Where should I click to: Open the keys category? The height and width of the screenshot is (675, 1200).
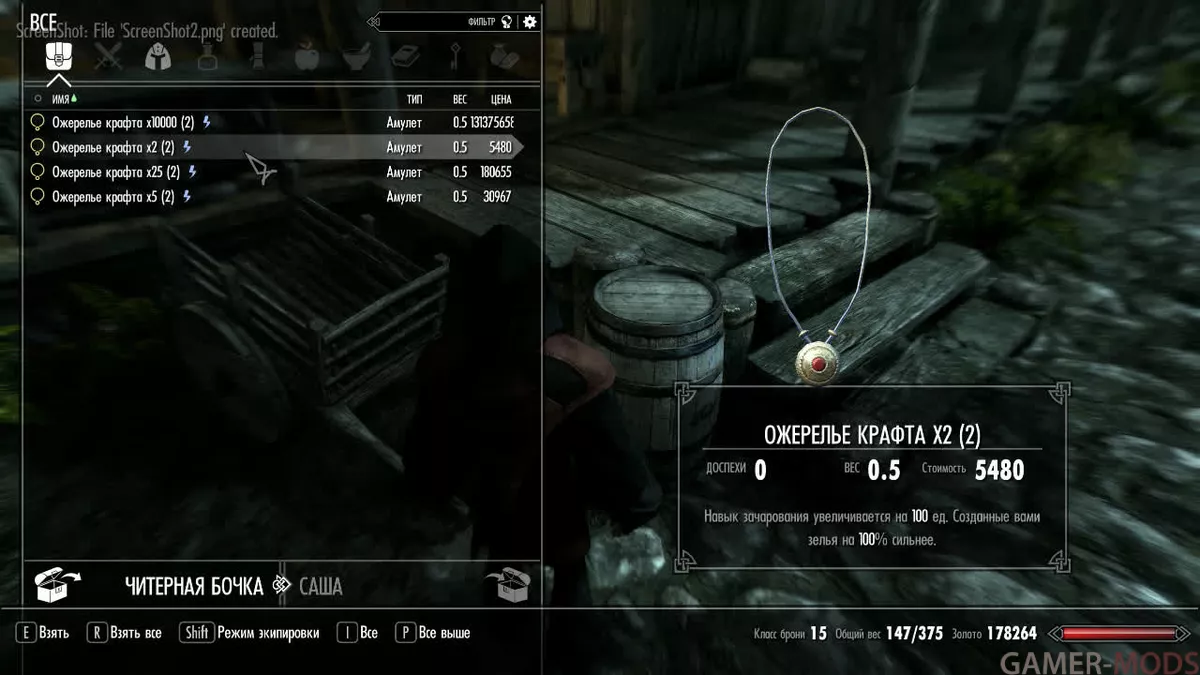coord(454,56)
